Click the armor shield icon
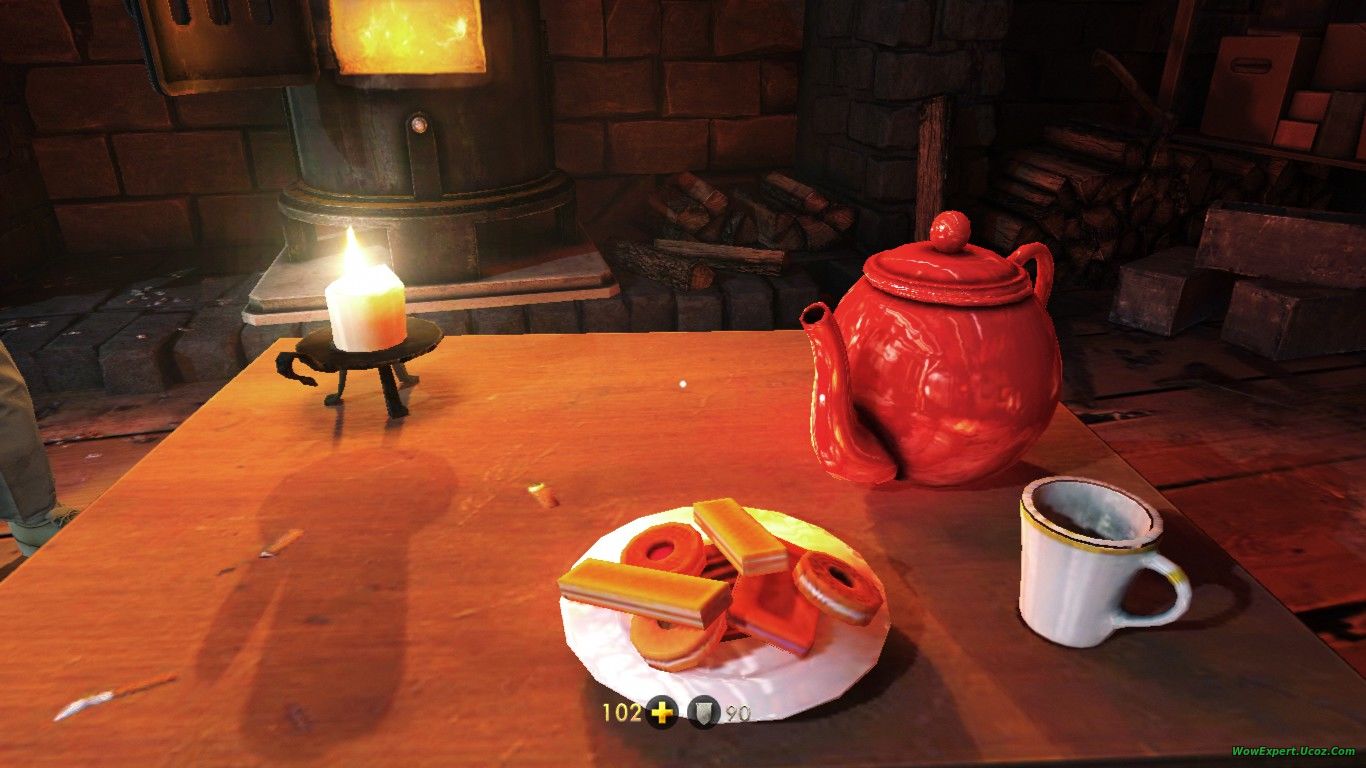Screen dimensions: 1366x768 pos(703,713)
